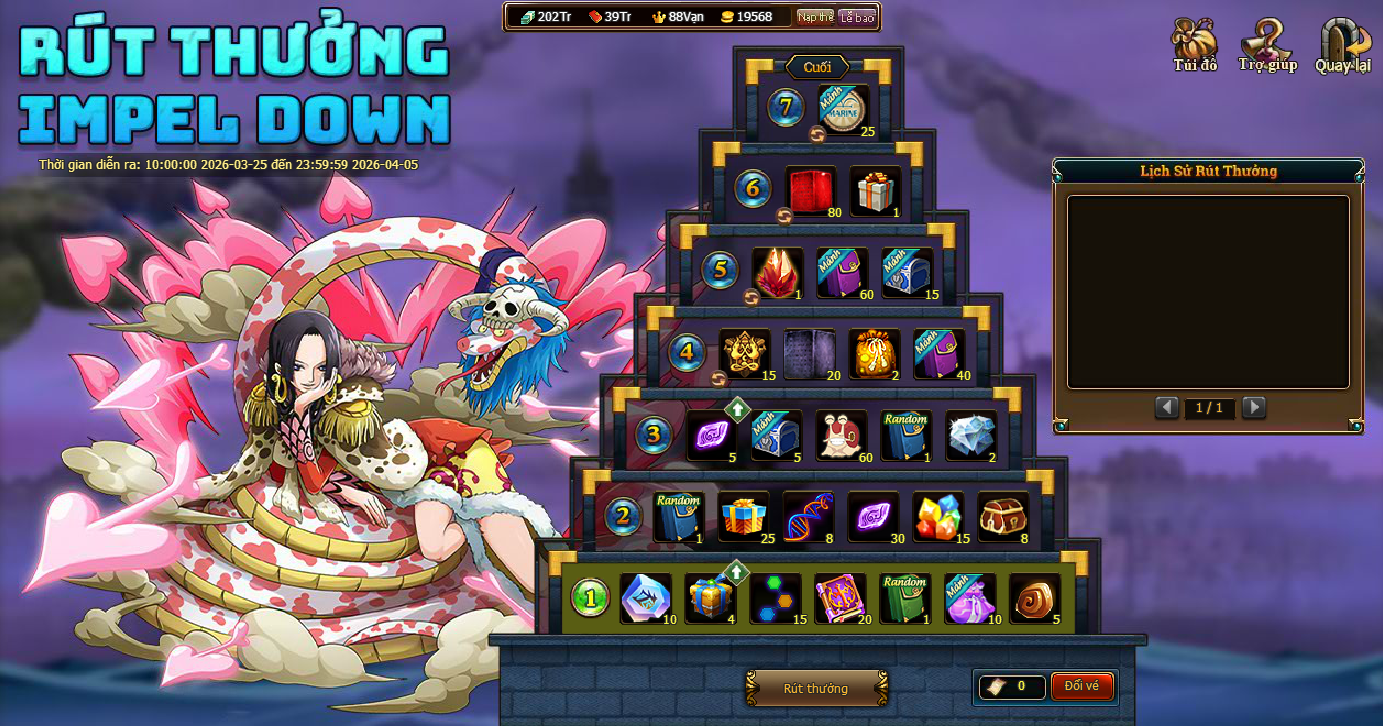Click the Rút thưởng draw button
1383x726 pixels.
(816, 688)
